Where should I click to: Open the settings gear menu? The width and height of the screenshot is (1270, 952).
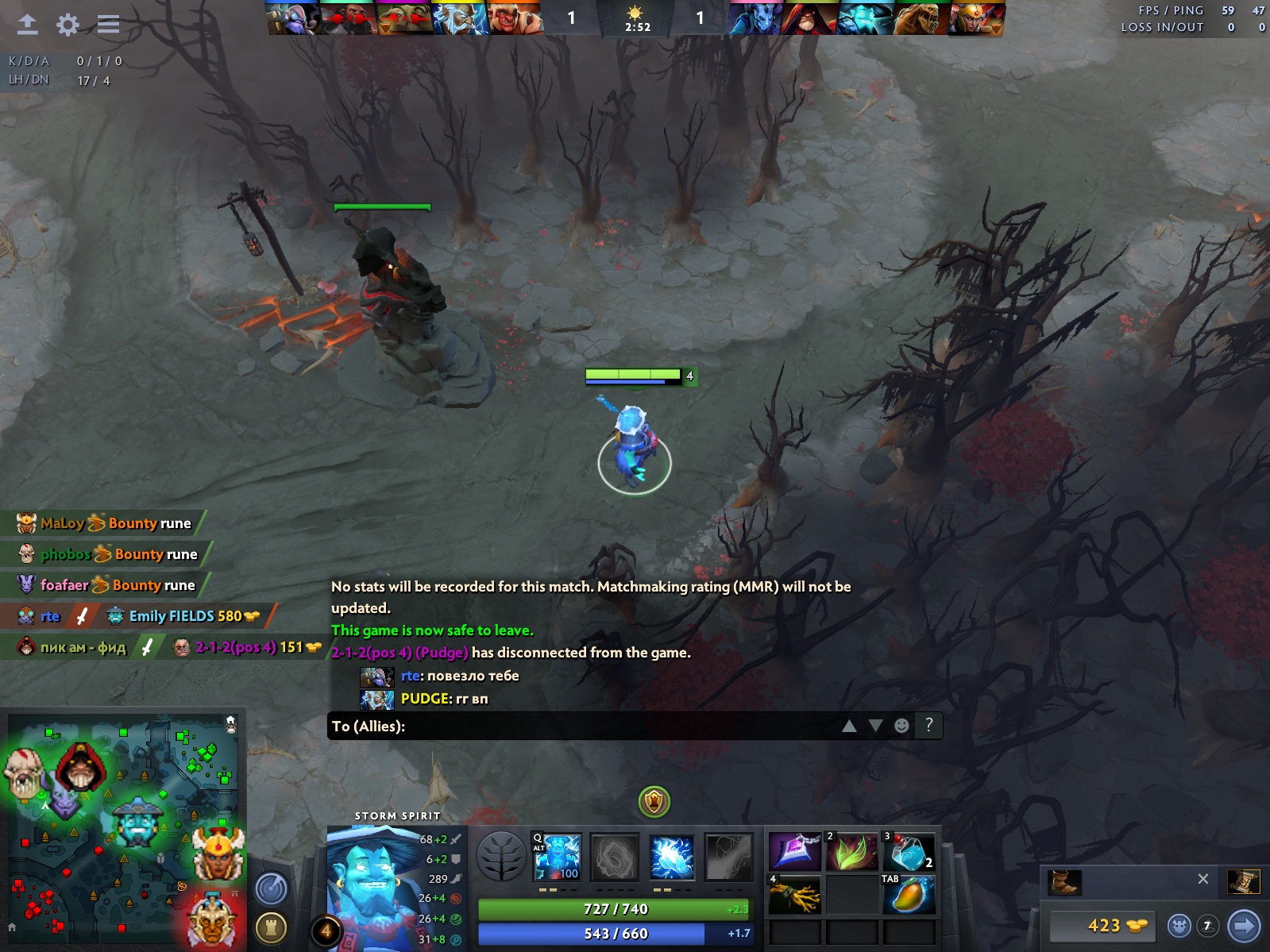click(x=68, y=25)
